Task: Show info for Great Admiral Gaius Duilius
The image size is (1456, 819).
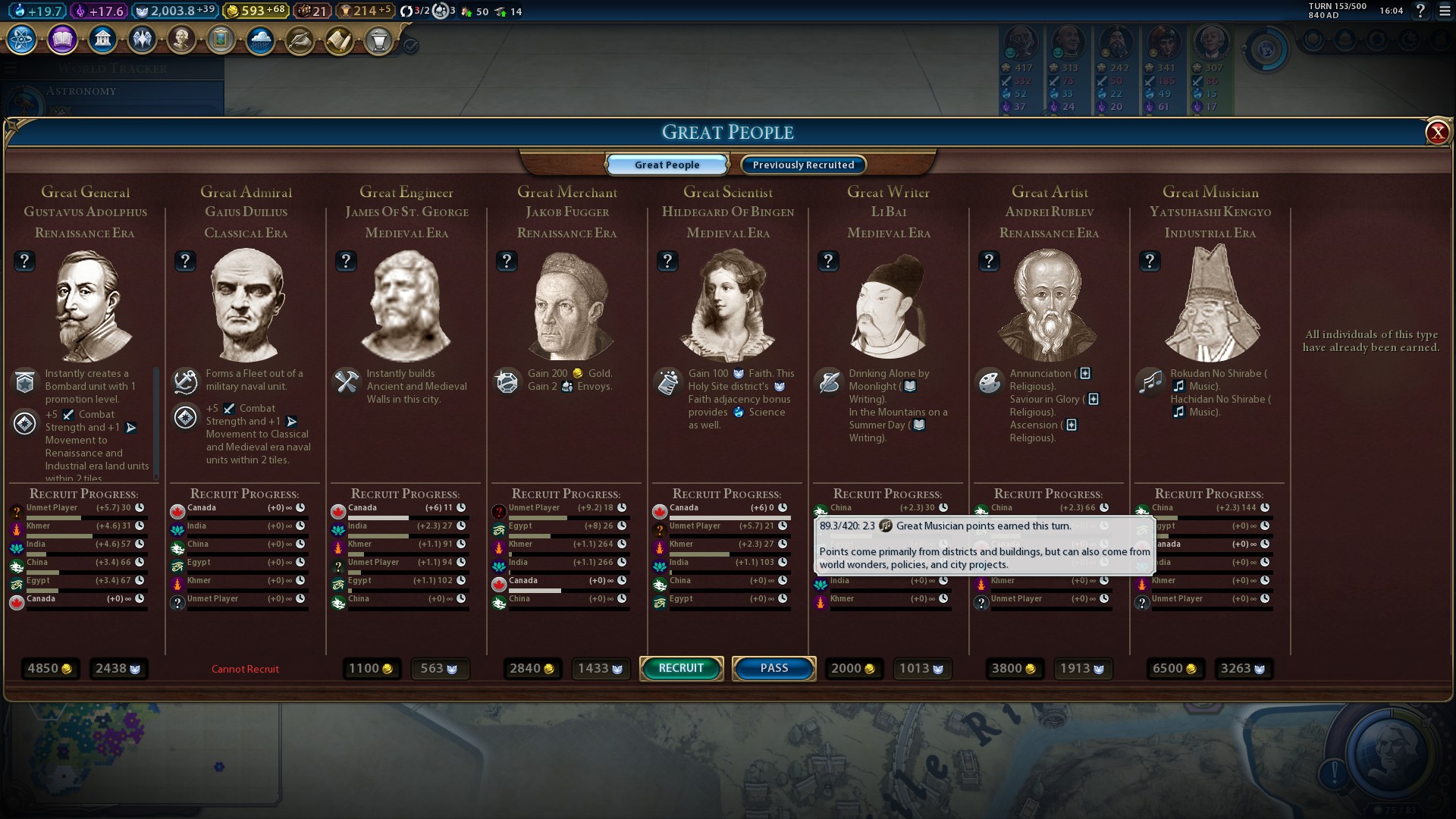Action: (x=185, y=261)
